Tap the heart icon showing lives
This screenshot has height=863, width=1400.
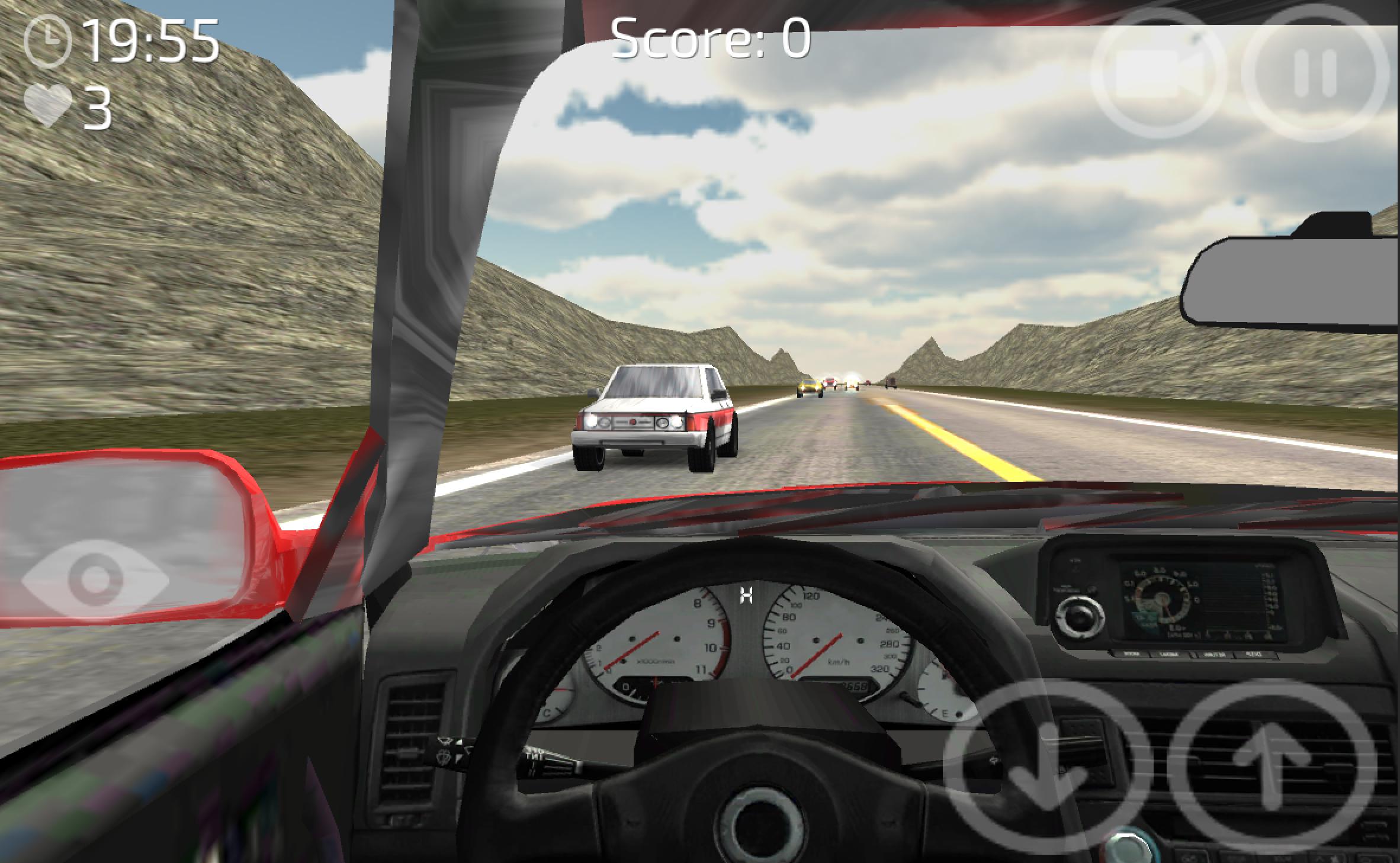(x=46, y=104)
